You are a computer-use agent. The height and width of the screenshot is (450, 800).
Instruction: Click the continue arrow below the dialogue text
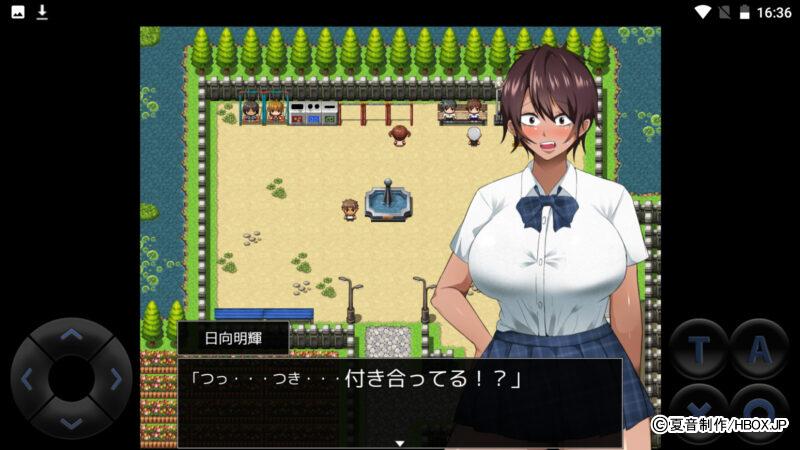(x=400, y=442)
